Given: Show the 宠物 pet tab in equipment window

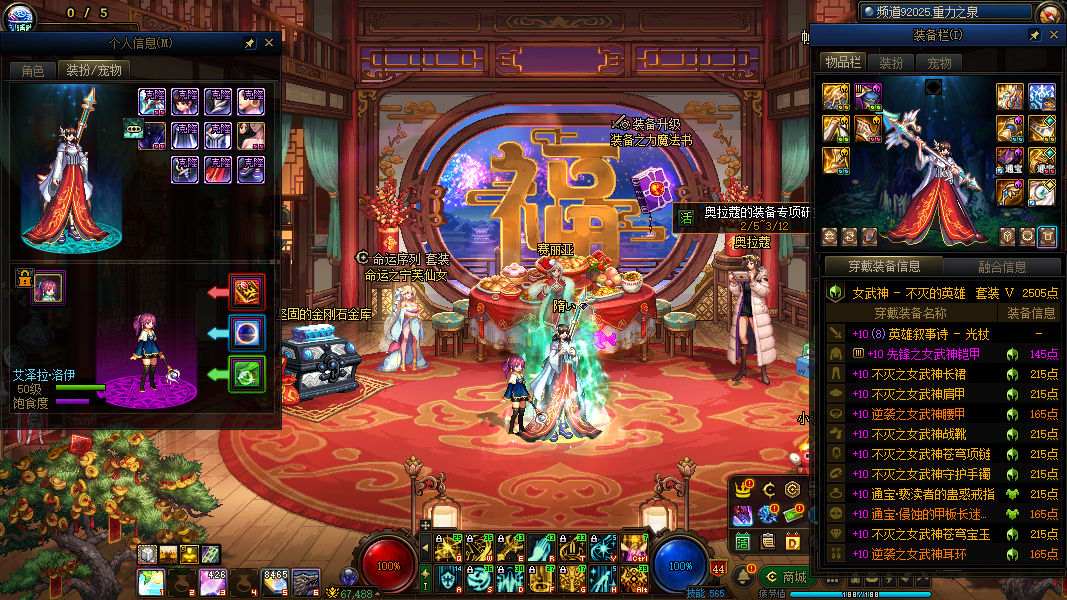Looking at the screenshot, I should [x=940, y=62].
